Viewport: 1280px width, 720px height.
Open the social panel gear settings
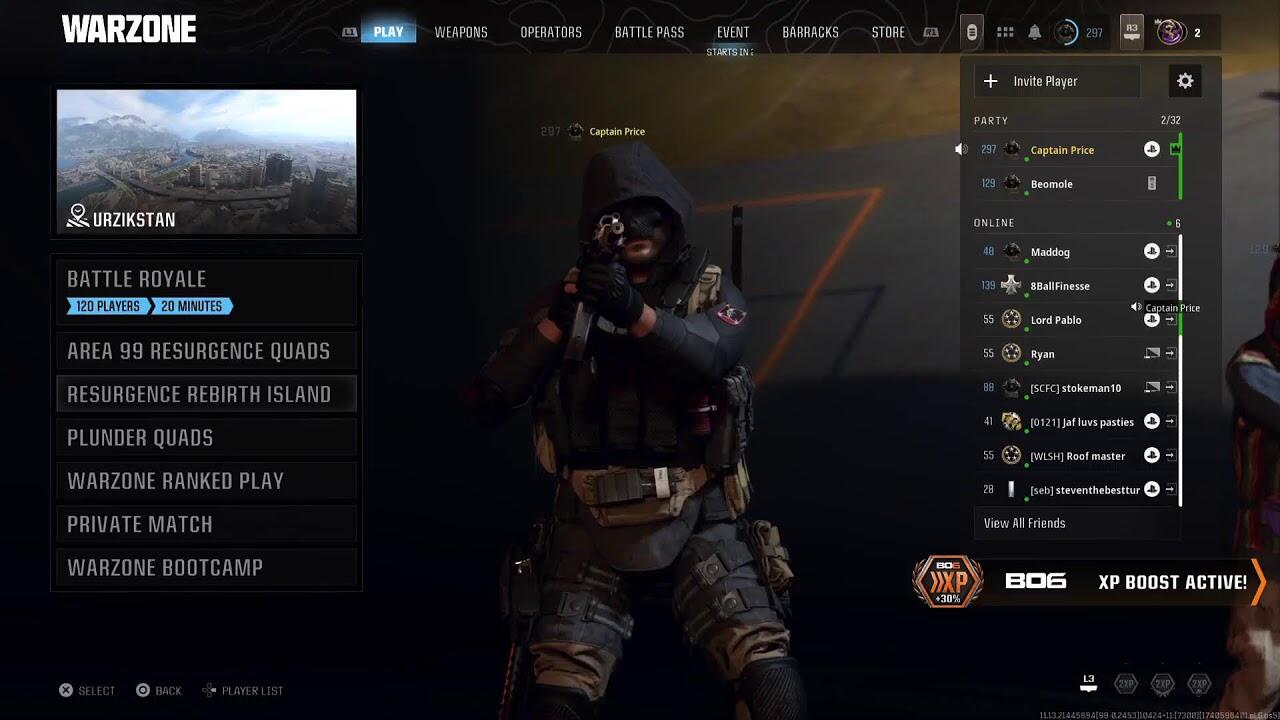click(x=1185, y=81)
